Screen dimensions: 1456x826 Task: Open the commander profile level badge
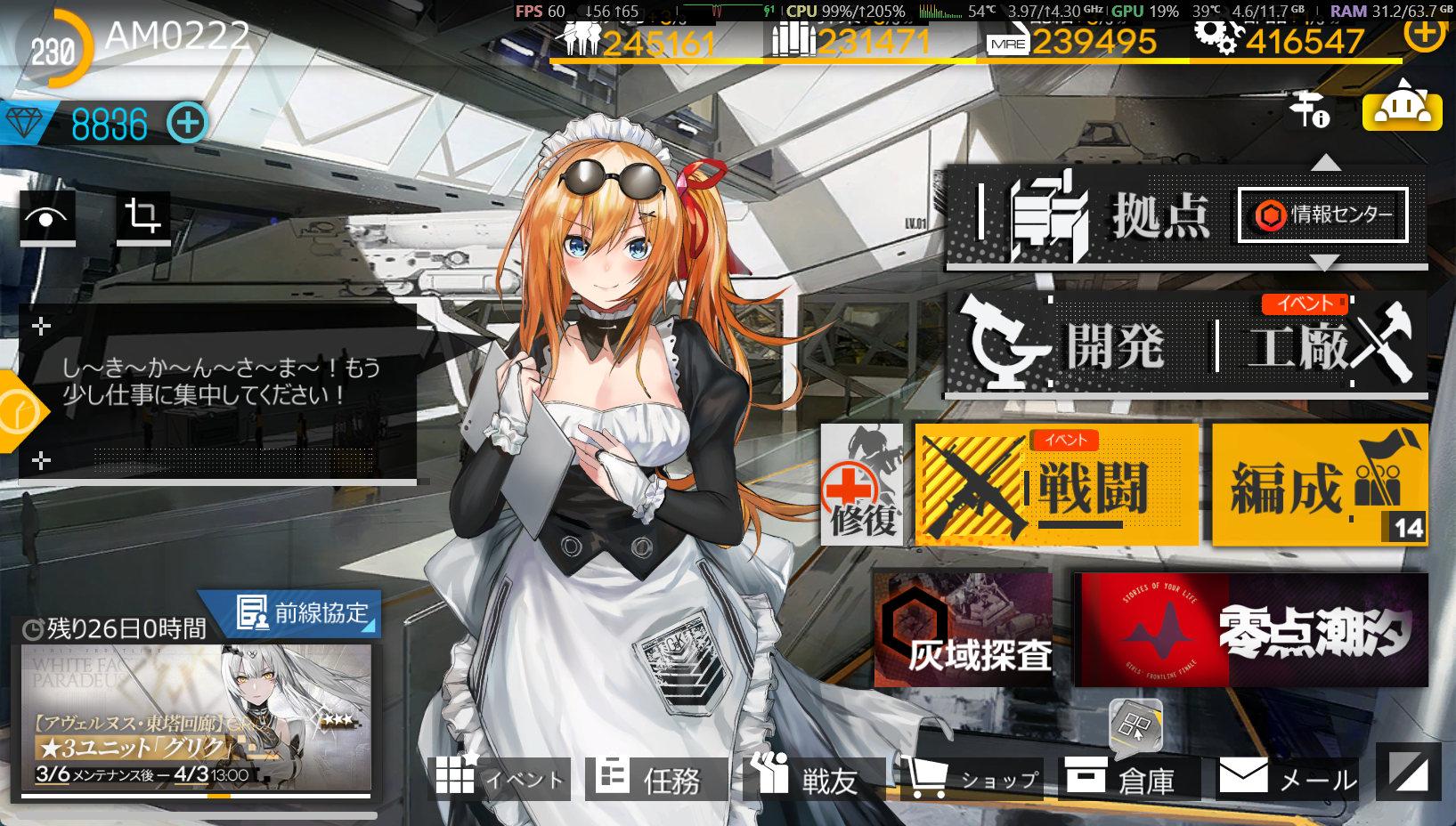pyautogui.click(x=53, y=51)
